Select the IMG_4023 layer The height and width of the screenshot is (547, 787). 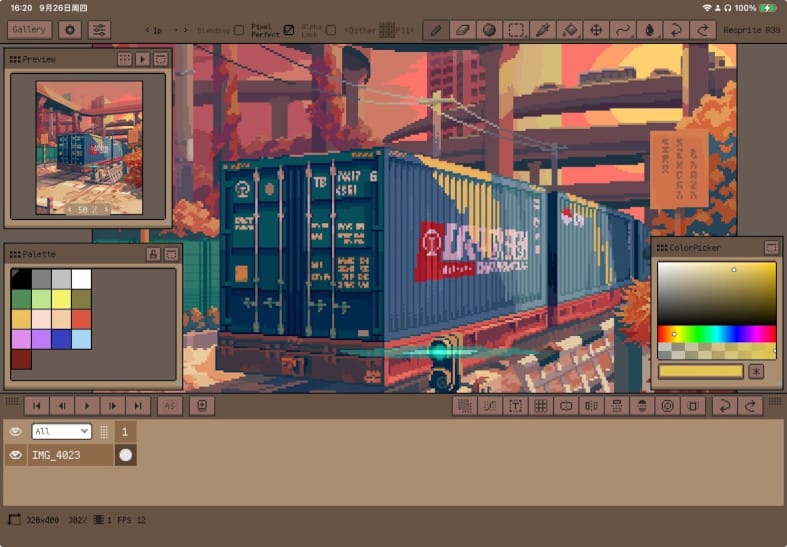point(70,455)
